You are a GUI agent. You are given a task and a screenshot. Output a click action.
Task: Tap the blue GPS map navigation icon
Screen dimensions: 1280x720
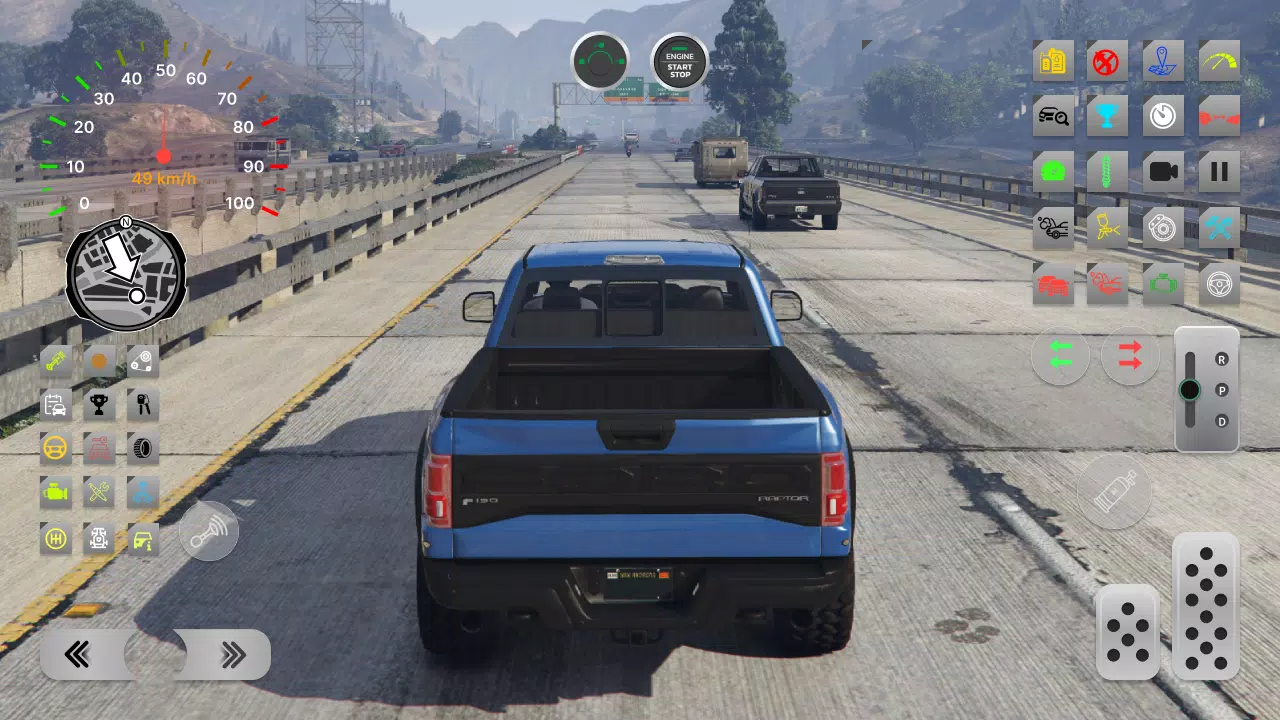click(1163, 61)
